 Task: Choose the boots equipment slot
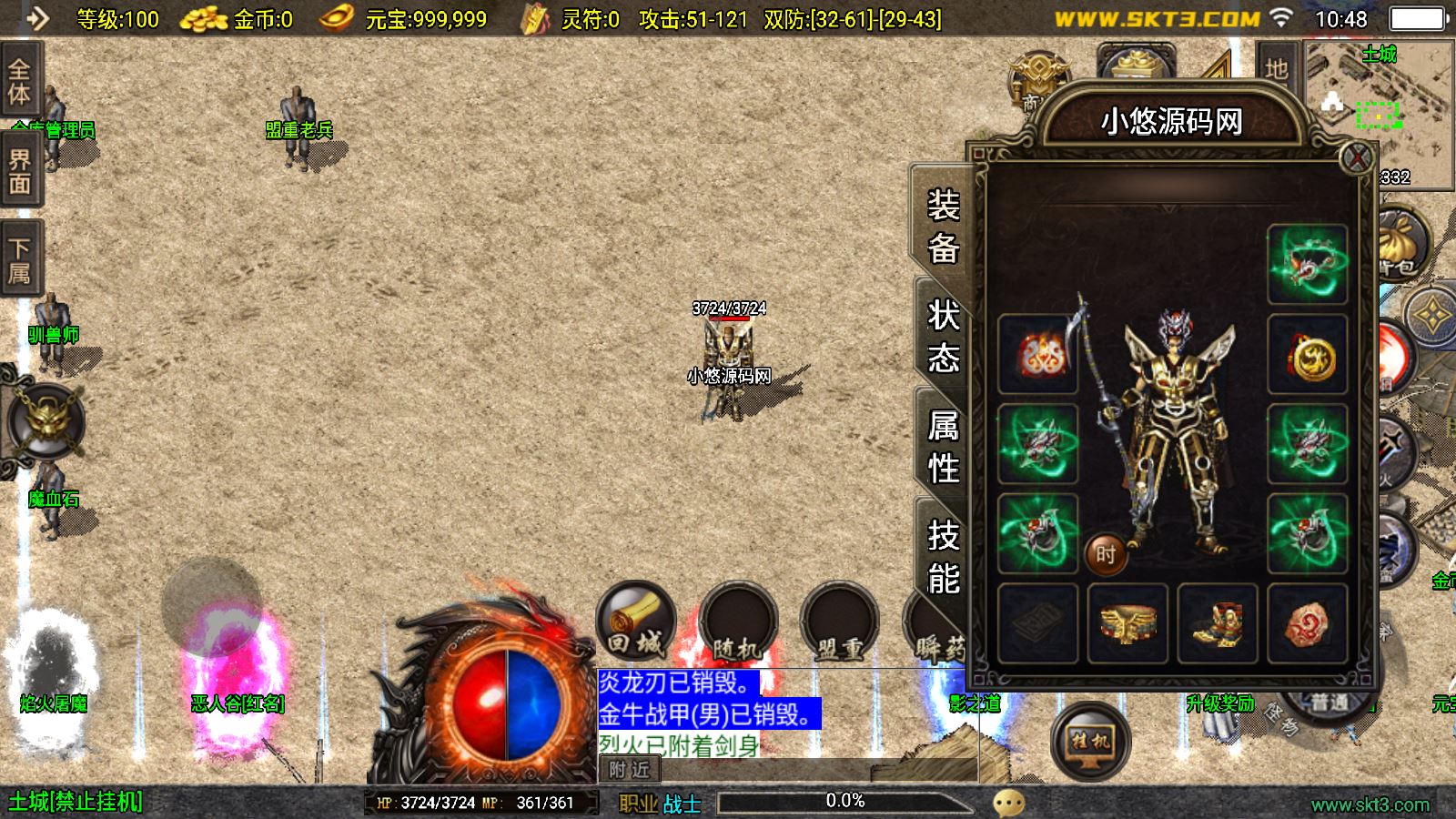[x=1218, y=623]
